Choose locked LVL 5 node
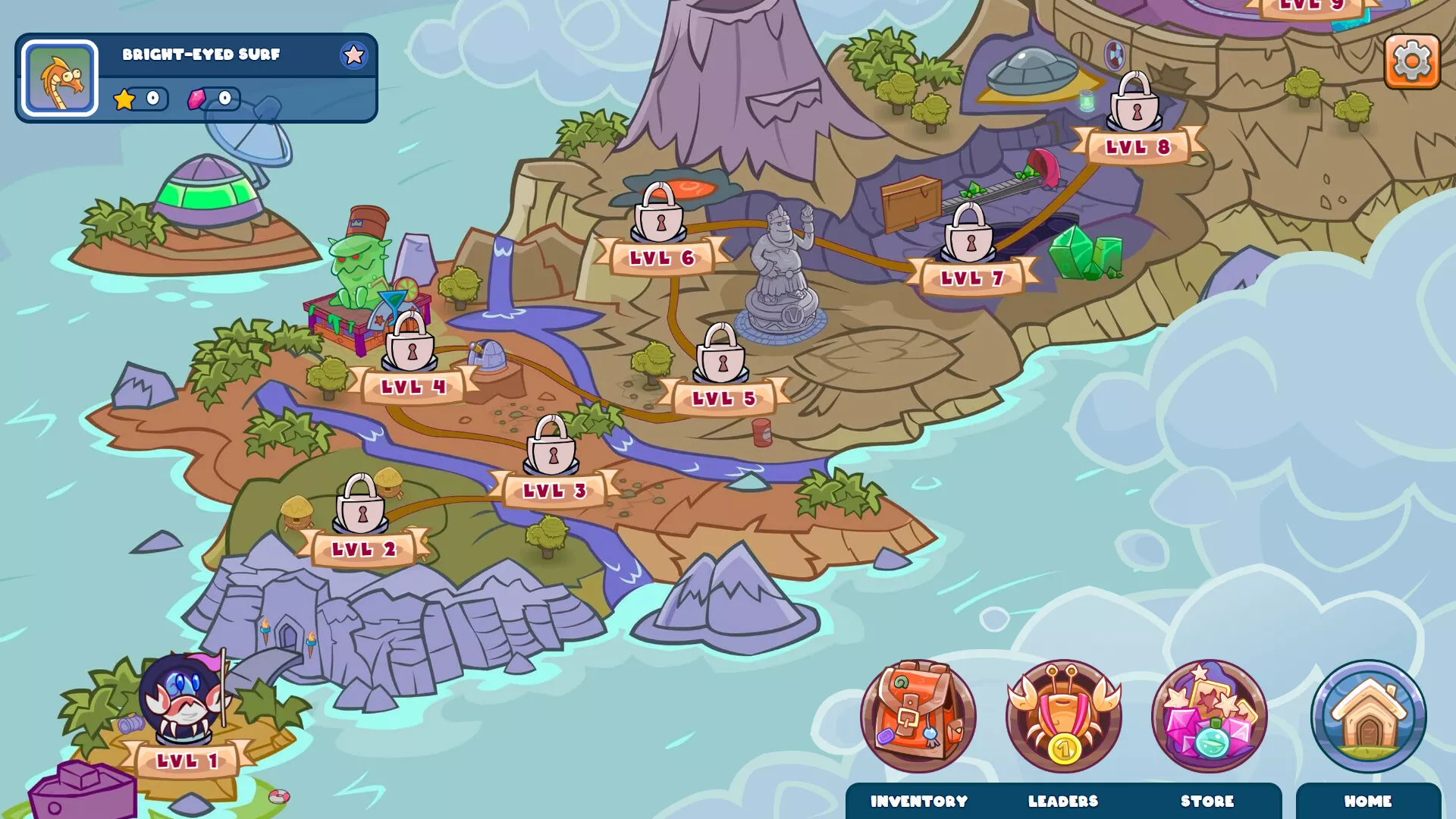The image size is (1456, 819). pyautogui.click(x=721, y=356)
